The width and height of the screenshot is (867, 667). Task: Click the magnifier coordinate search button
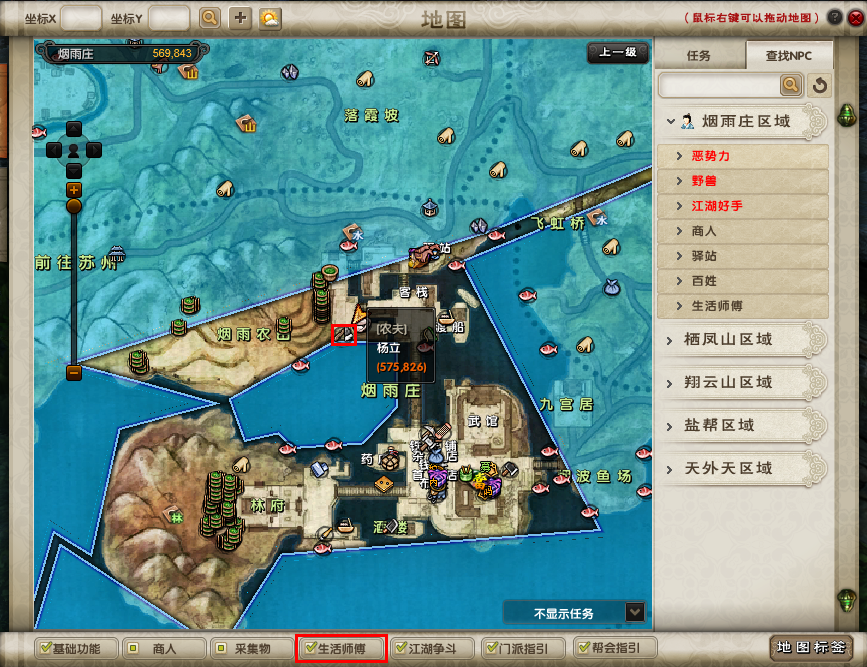(x=209, y=17)
